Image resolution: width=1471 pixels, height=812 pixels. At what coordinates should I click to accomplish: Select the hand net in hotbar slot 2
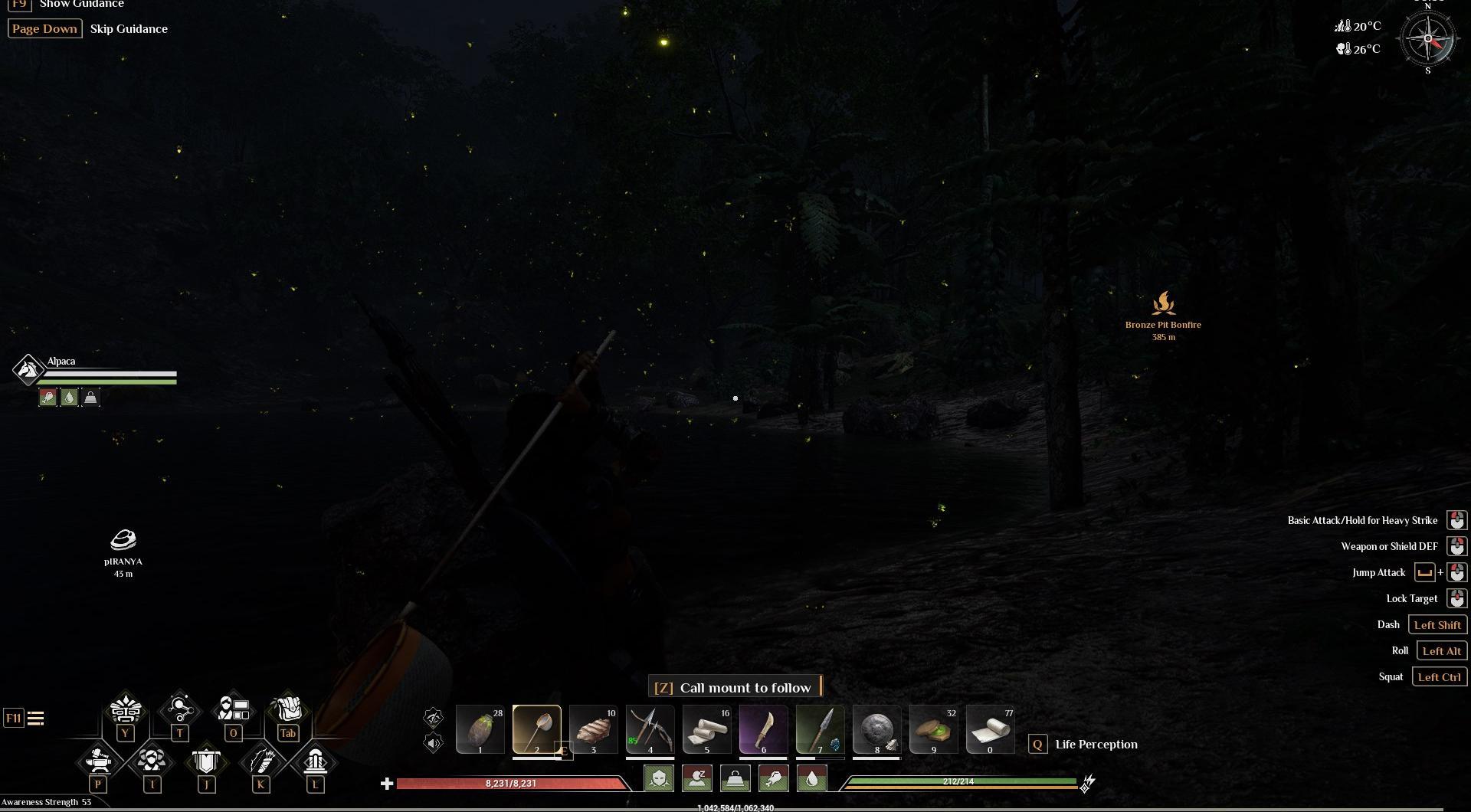(x=536, y=729)
